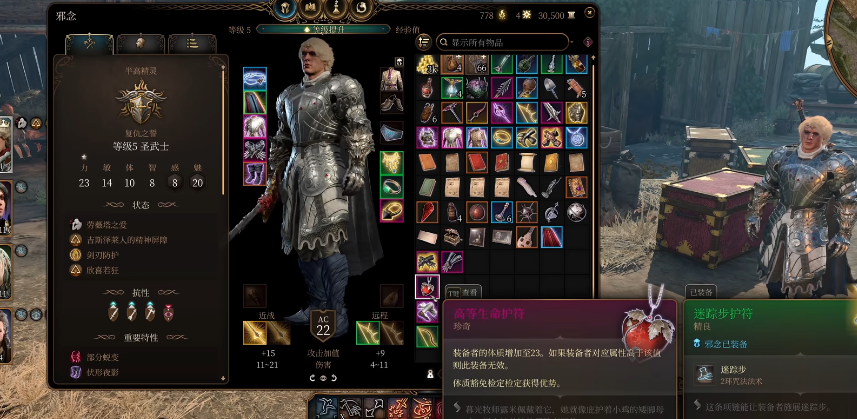Click the equipped gauntlets slot

[255, 150]
